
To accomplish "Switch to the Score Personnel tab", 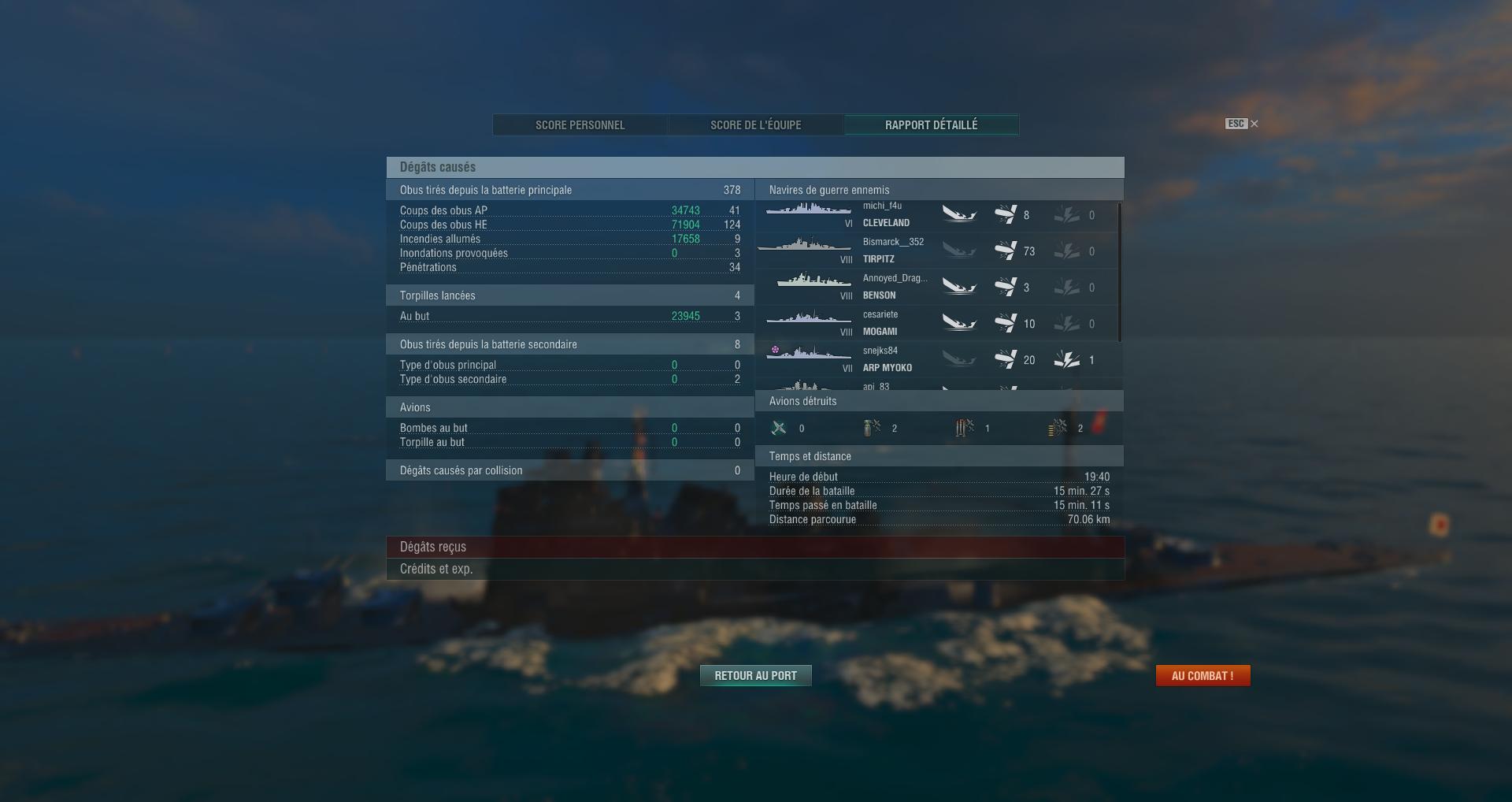I will [x=580, y=124].
